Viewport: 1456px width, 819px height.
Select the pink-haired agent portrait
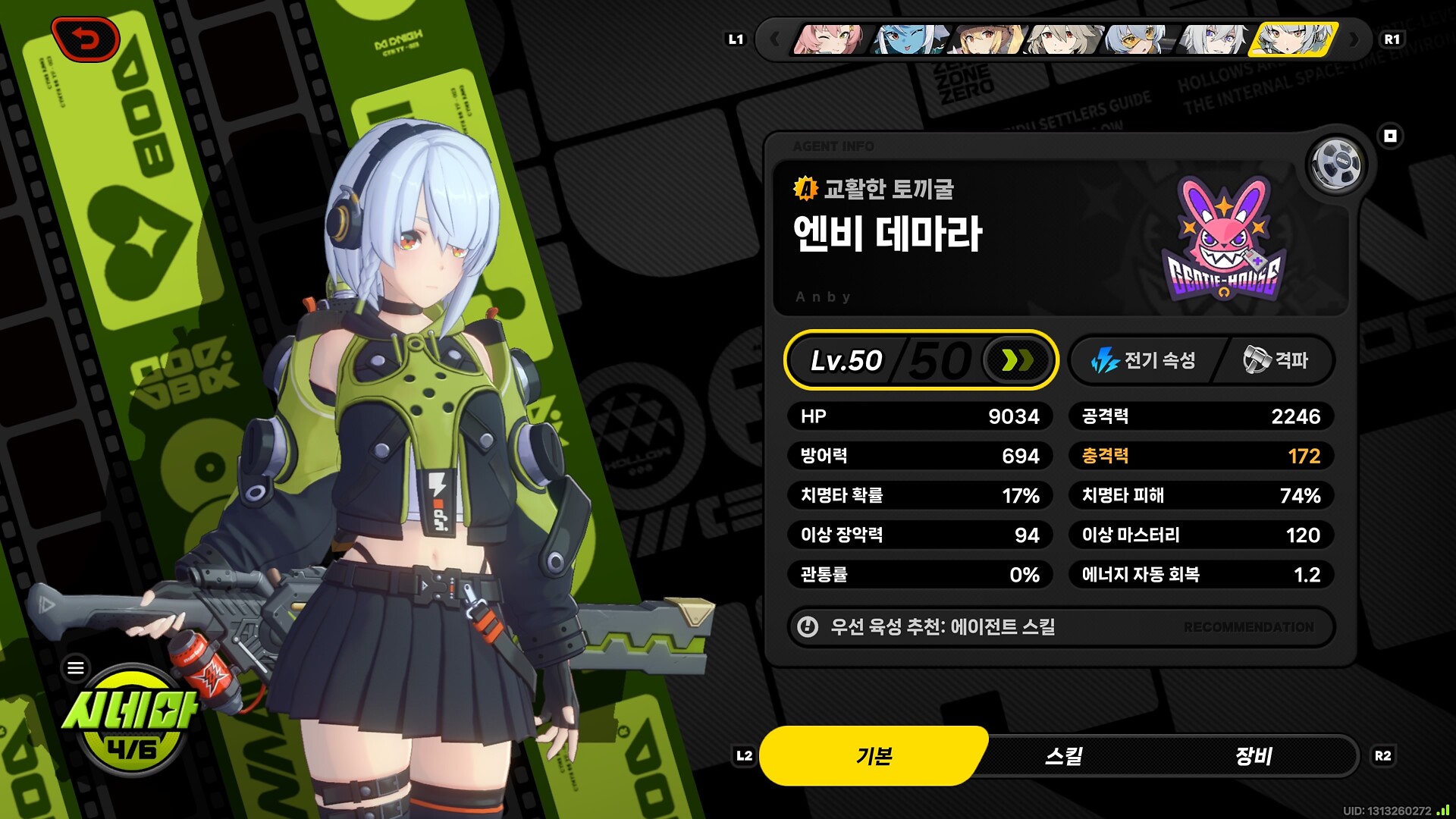pyautogui.click(x=829, y=39)
